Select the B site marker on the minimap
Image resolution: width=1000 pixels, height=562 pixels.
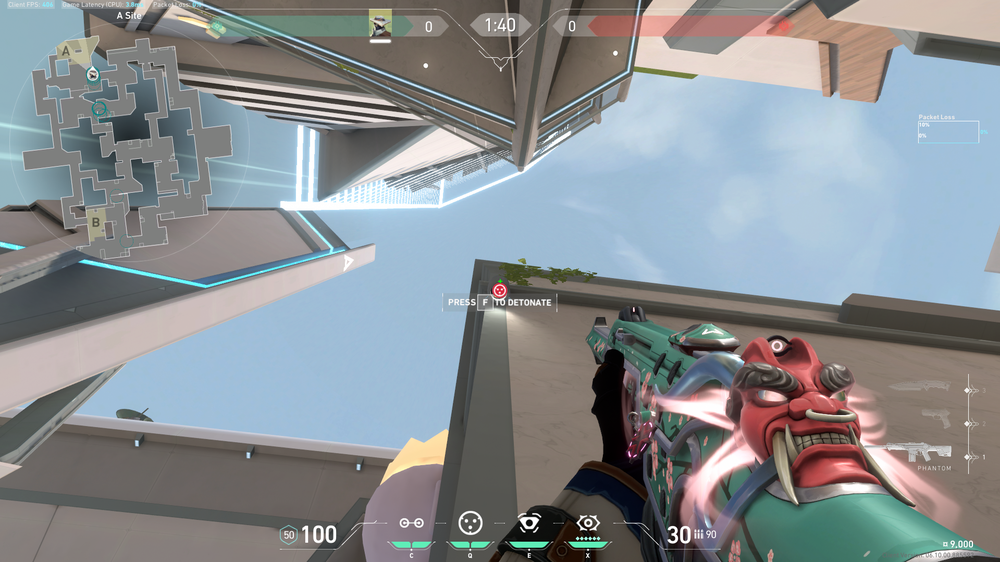(96, 223)
